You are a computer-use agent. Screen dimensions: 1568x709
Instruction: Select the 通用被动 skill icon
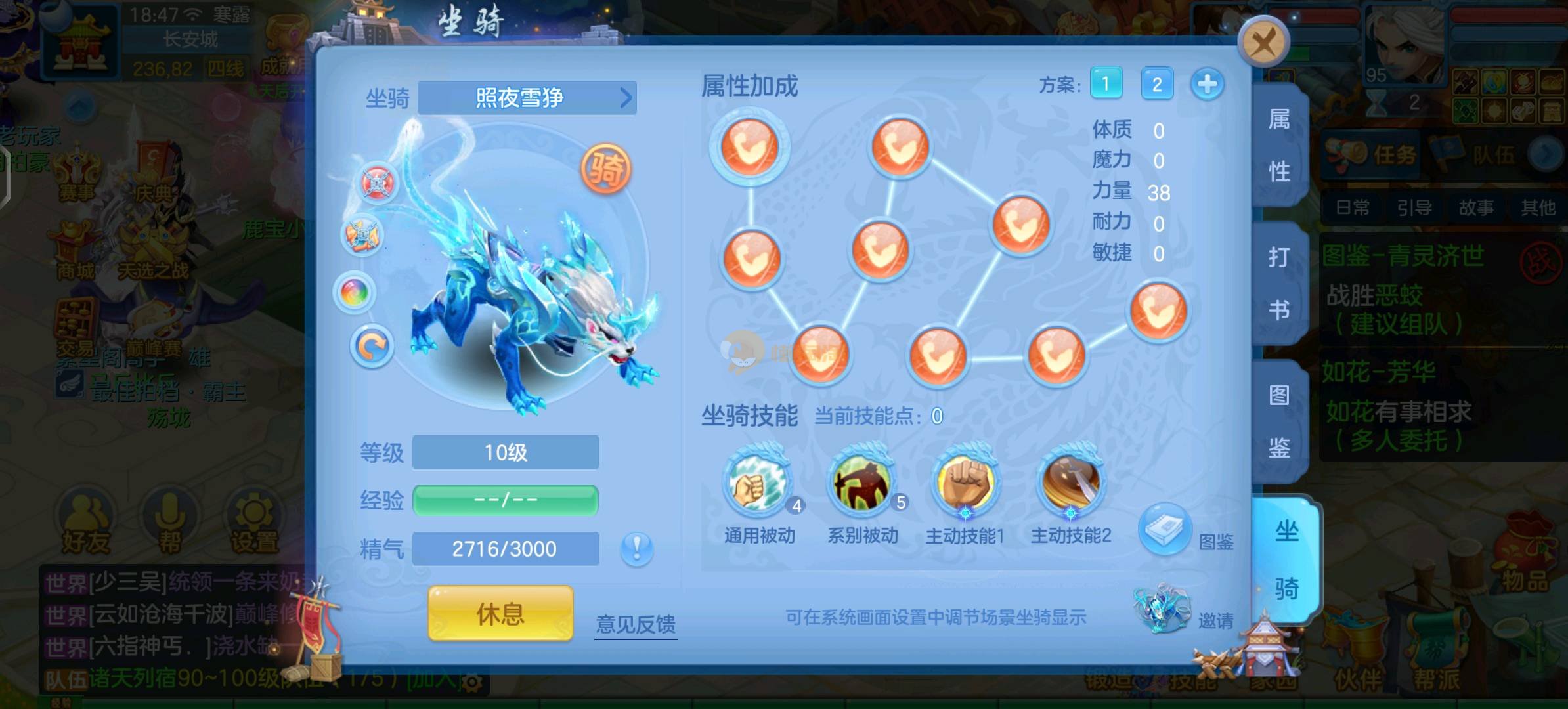758,484
